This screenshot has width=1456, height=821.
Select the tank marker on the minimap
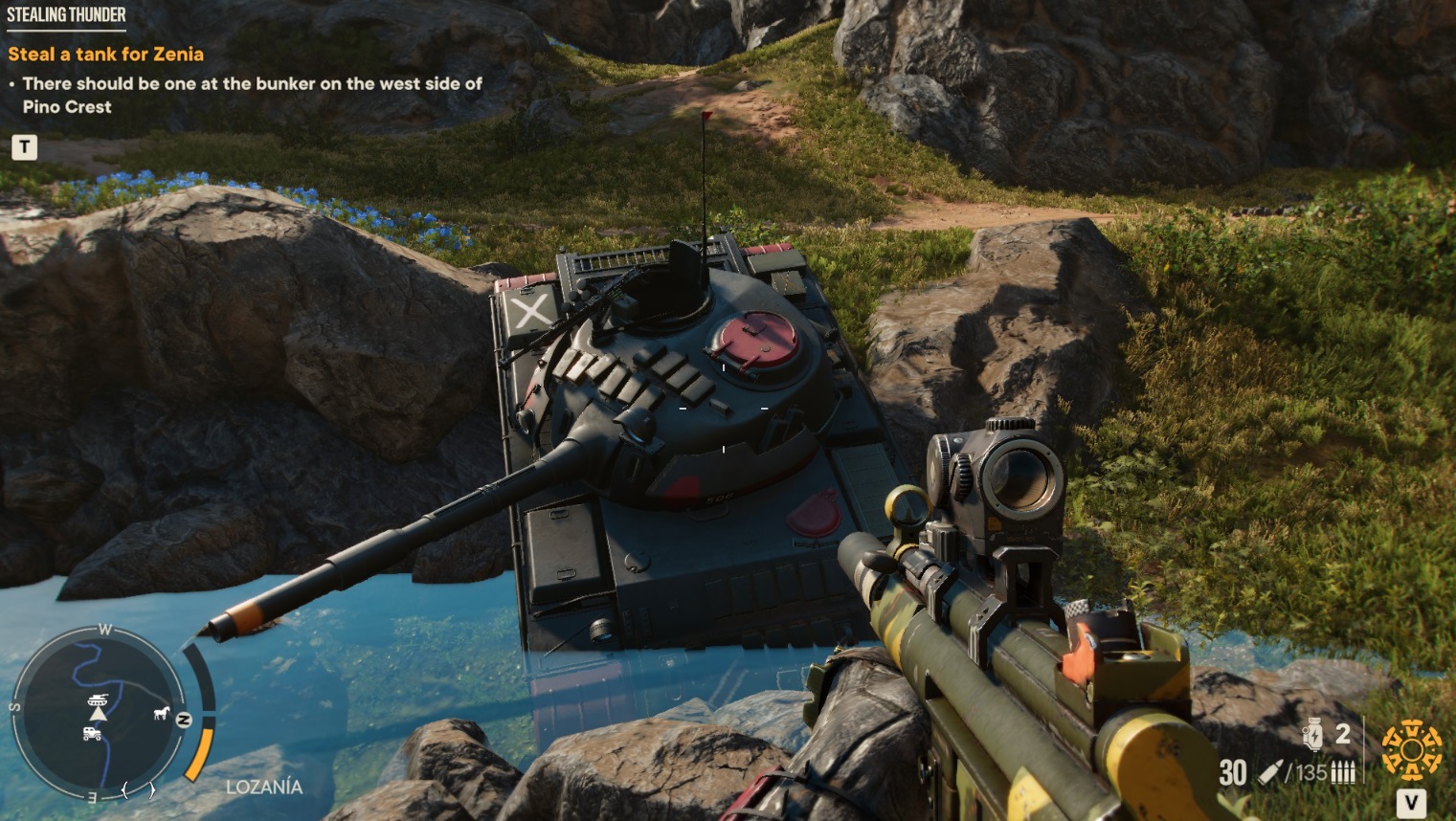click(98, 698)
